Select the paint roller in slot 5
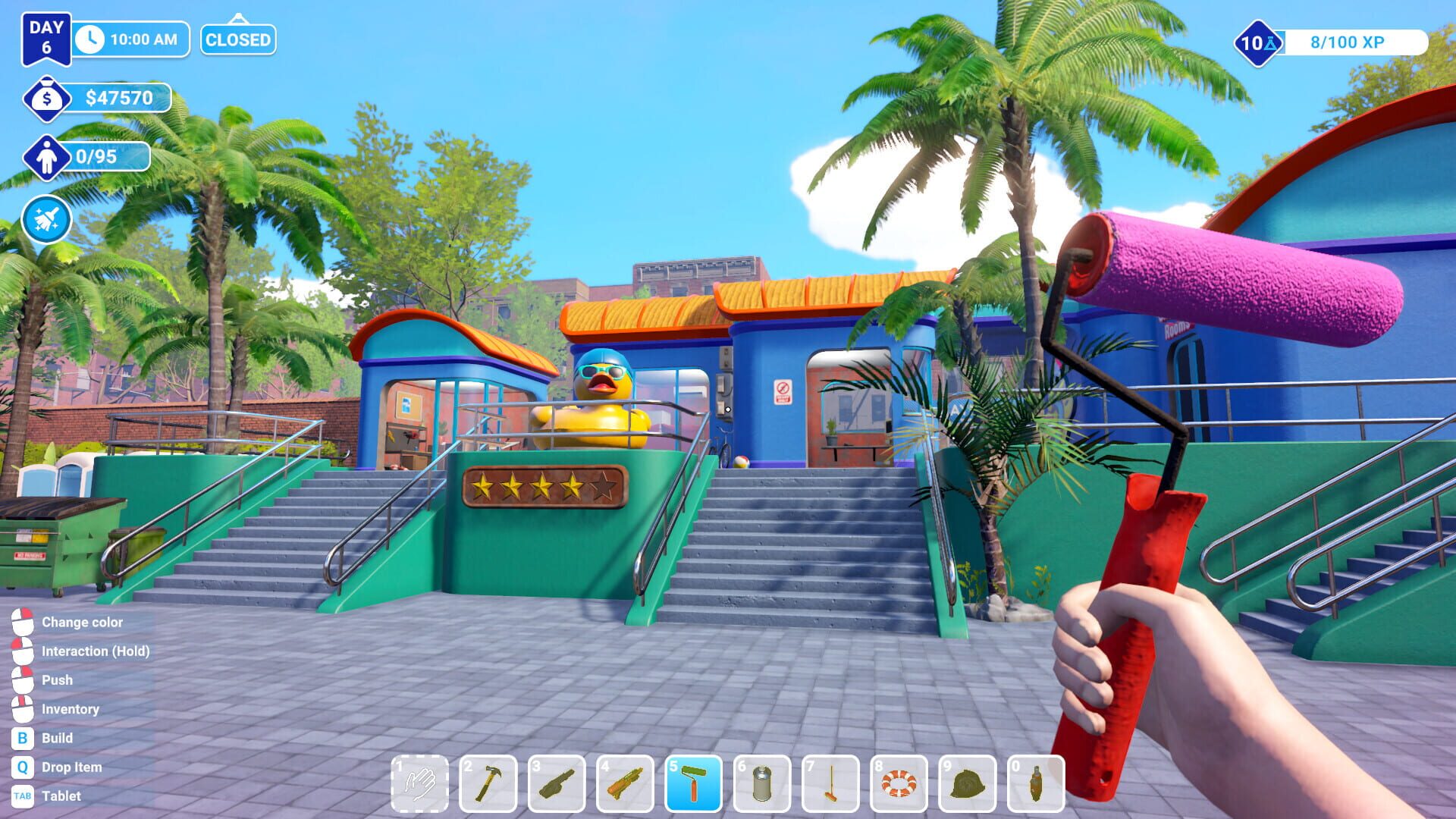 (x=695, y=779)
